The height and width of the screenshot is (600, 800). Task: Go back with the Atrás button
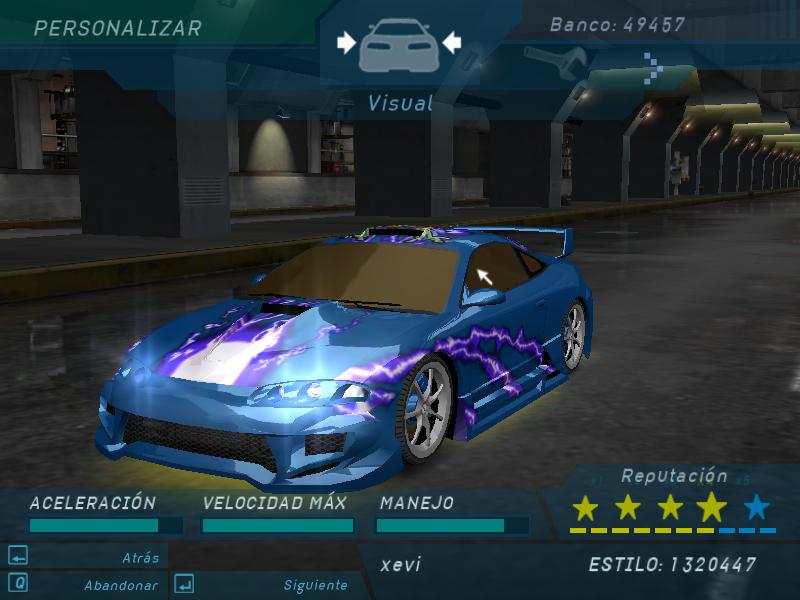(140, 557)
